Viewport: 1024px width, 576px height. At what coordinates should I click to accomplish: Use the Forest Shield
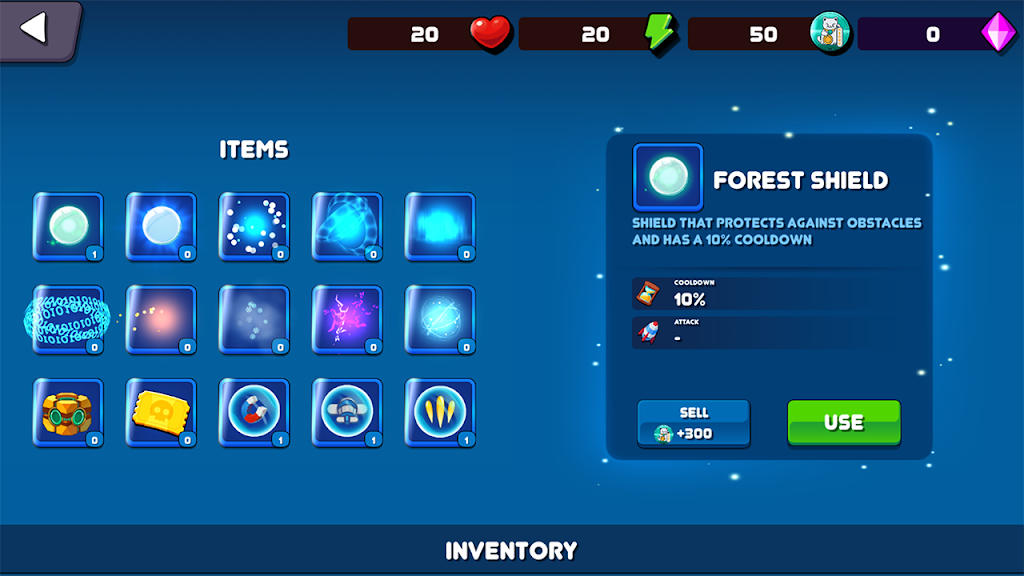tap(843, 422)
